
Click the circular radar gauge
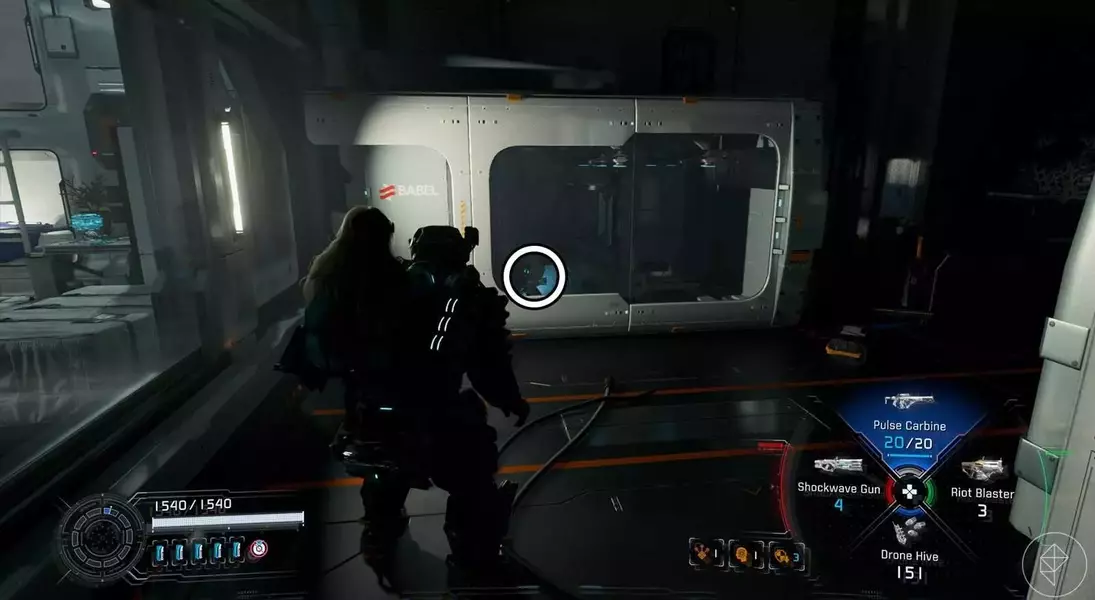[x=99, y=533]
